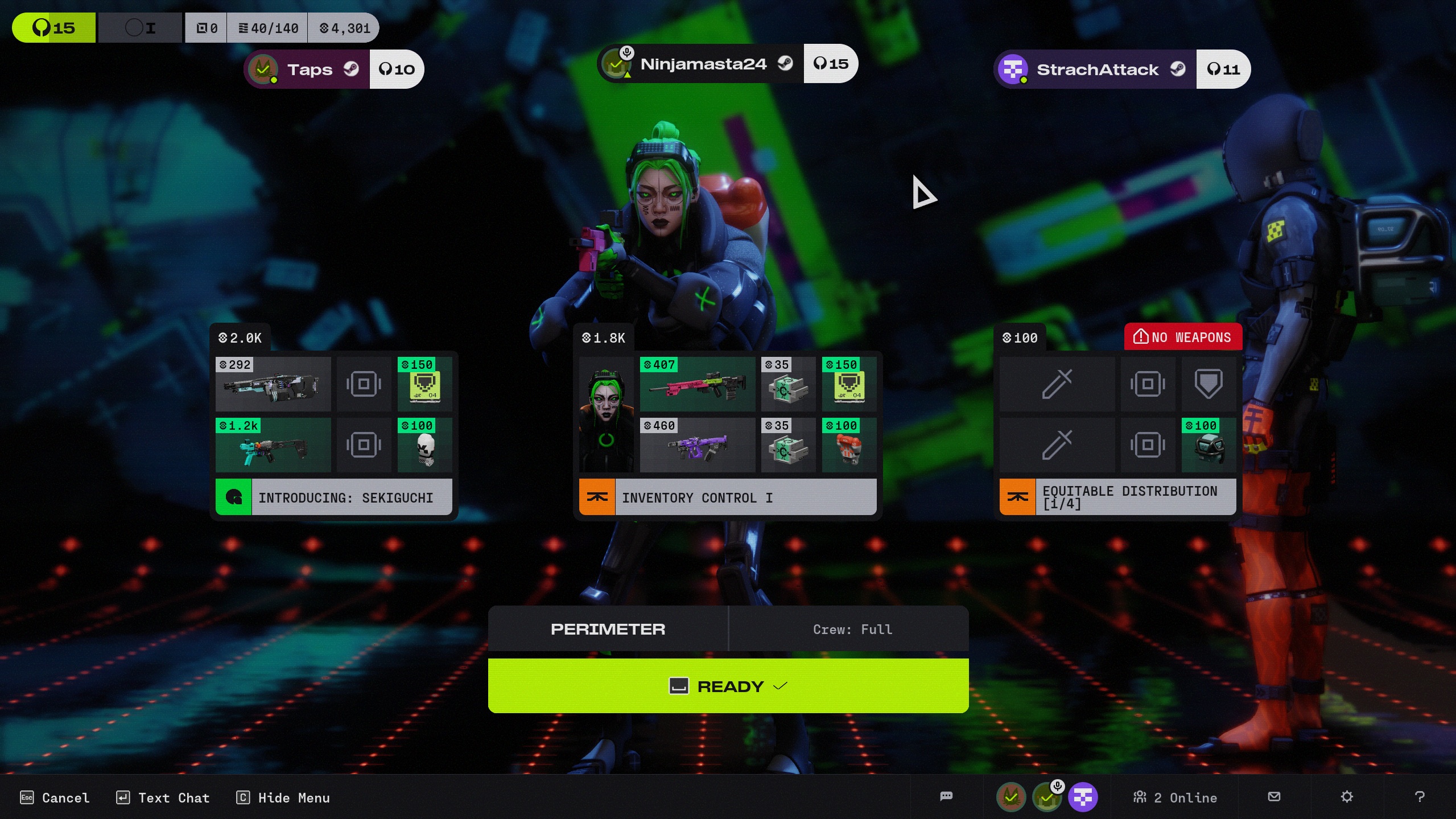Open the Crew: Full option
Viewport: 1456px width, 819px height.
852,629
